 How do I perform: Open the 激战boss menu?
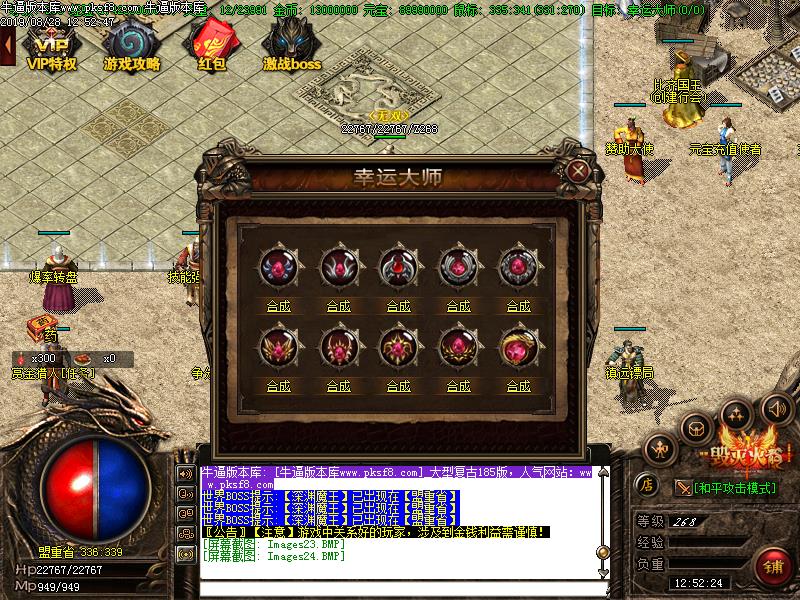pos(292,46)
